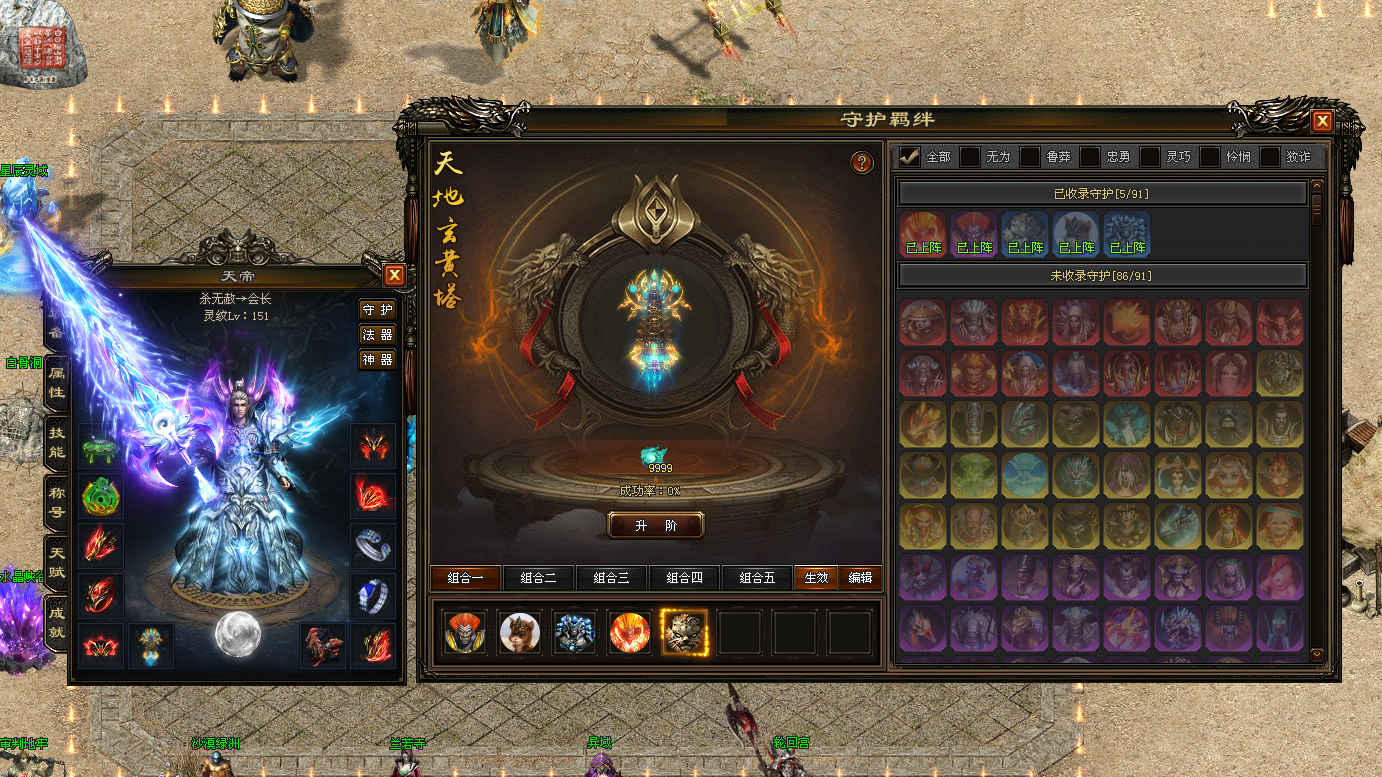Screen dimensions: 1382x777
Task: Choose the 组合五 combination tab
Action: tap(757, 578)
